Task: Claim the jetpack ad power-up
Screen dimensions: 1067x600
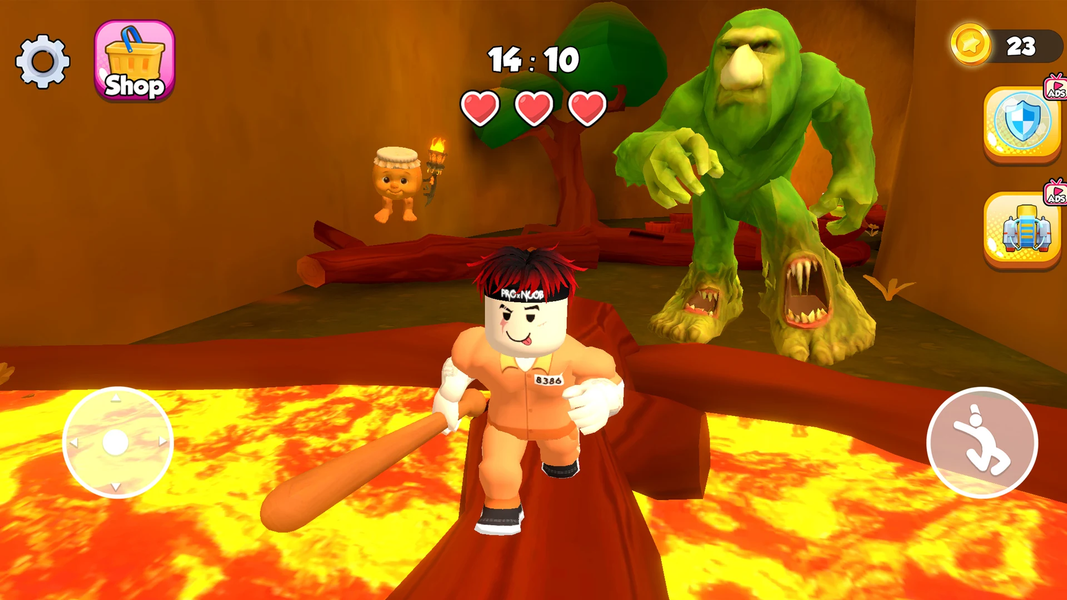Action: pos(1022,229)
